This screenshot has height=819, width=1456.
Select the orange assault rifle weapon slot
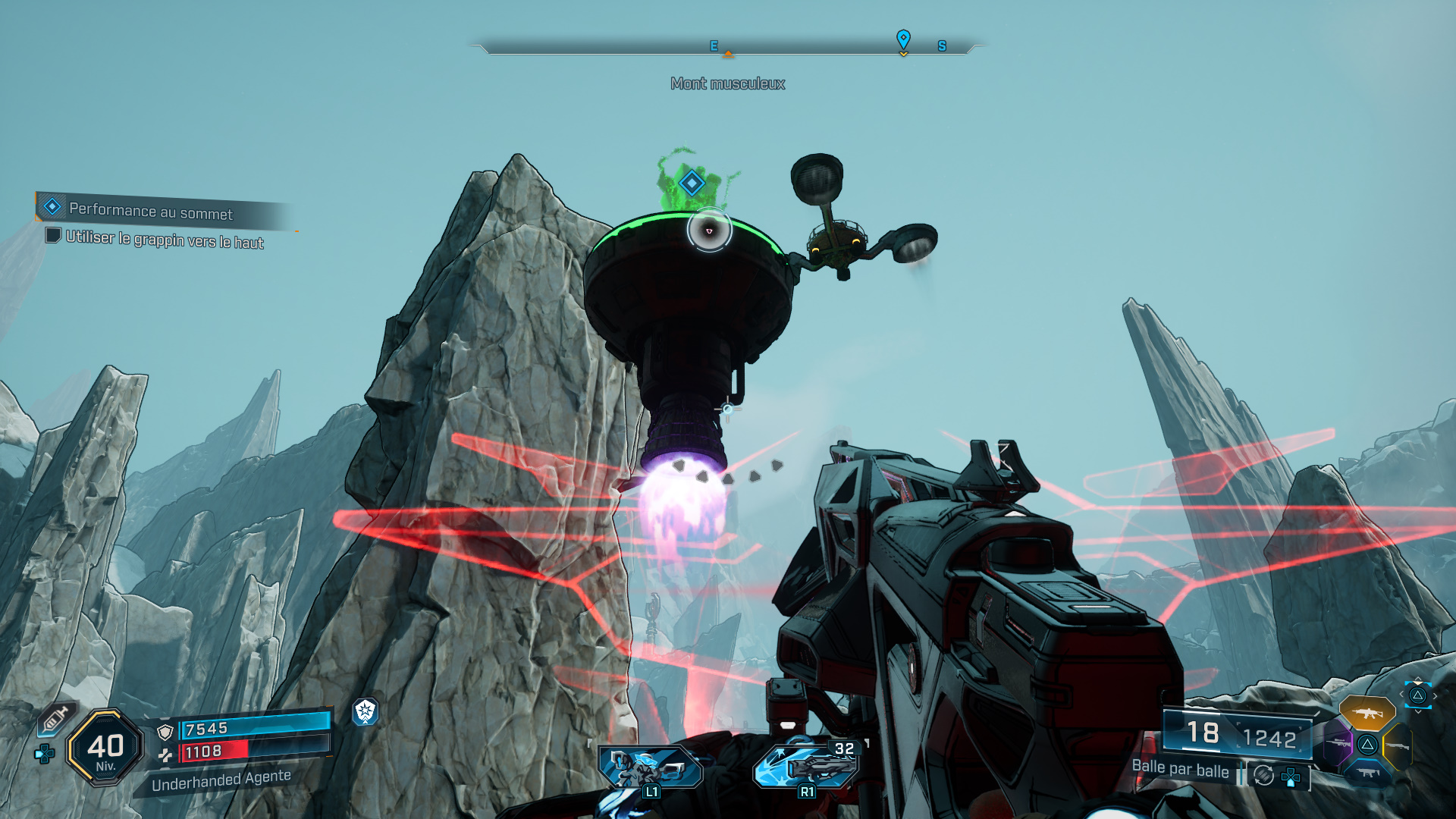tap(1367, 713)
